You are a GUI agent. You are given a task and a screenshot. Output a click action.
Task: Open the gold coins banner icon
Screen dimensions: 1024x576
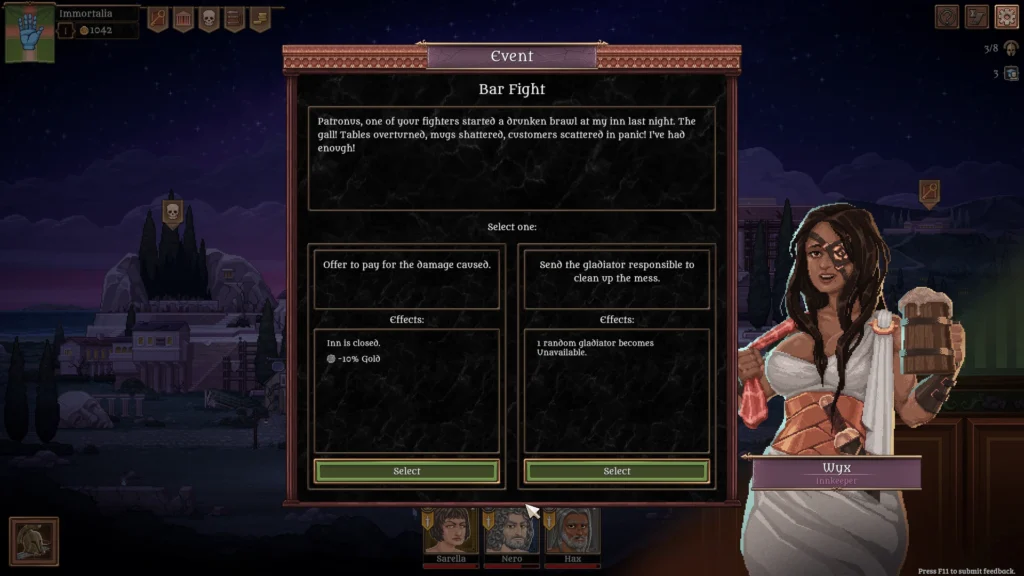(x=259, y=18)
